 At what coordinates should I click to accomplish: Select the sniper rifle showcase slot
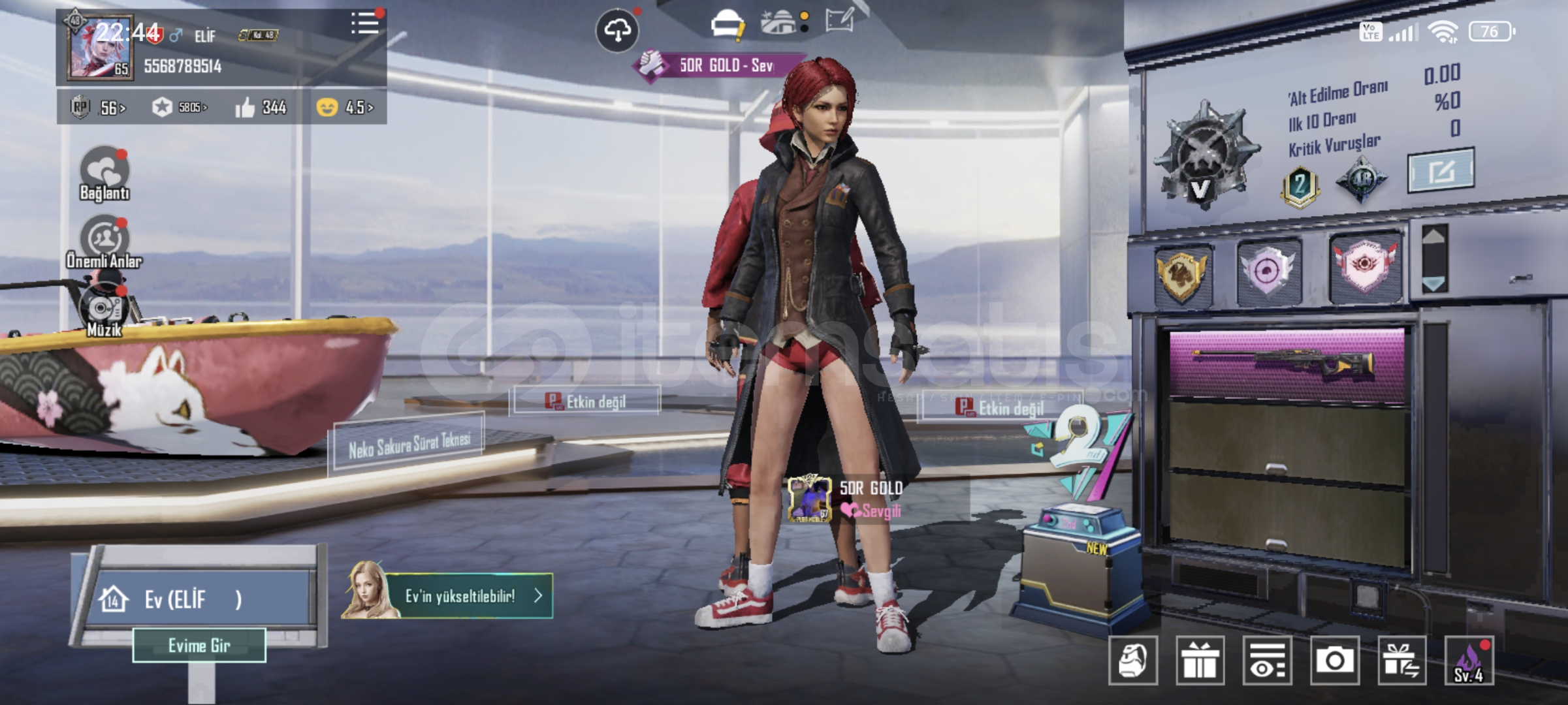(1286, 364)
